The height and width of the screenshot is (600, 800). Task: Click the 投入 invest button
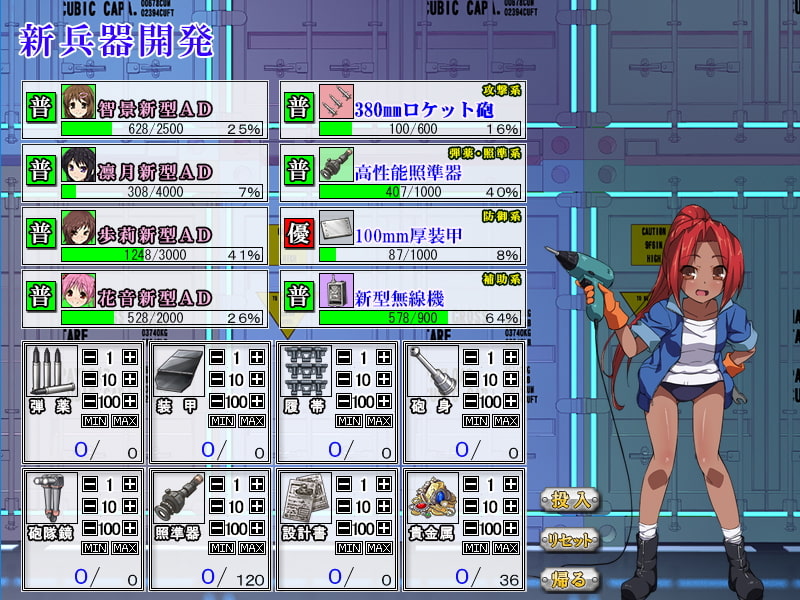click(x=571, y=499)
